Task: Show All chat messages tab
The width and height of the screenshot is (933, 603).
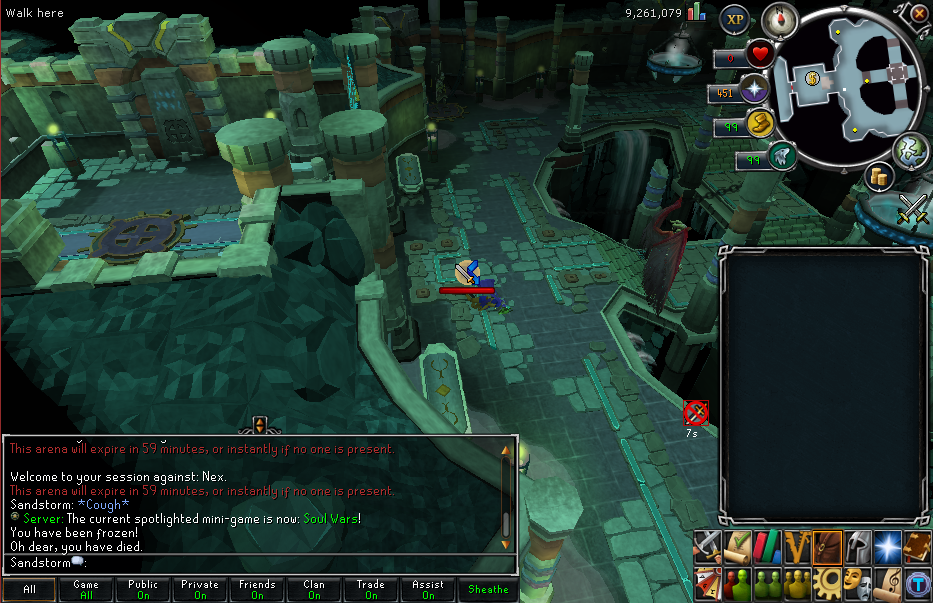Action: 29,589
